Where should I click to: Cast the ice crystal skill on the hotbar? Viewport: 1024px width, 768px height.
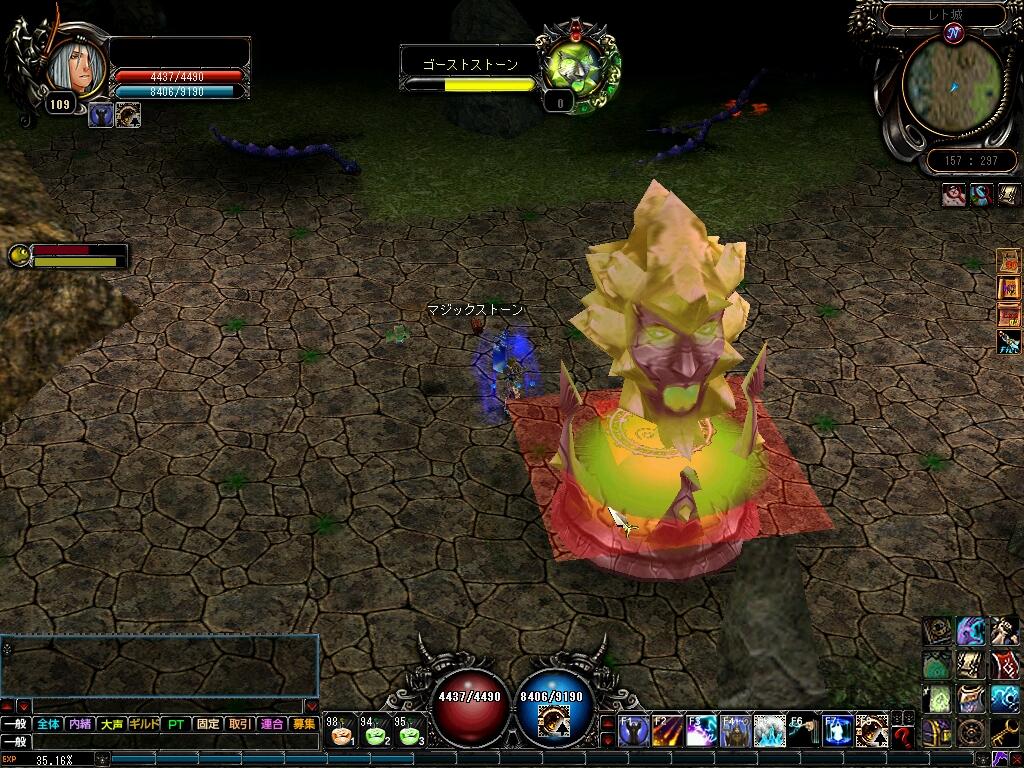(x=769, y=733)
